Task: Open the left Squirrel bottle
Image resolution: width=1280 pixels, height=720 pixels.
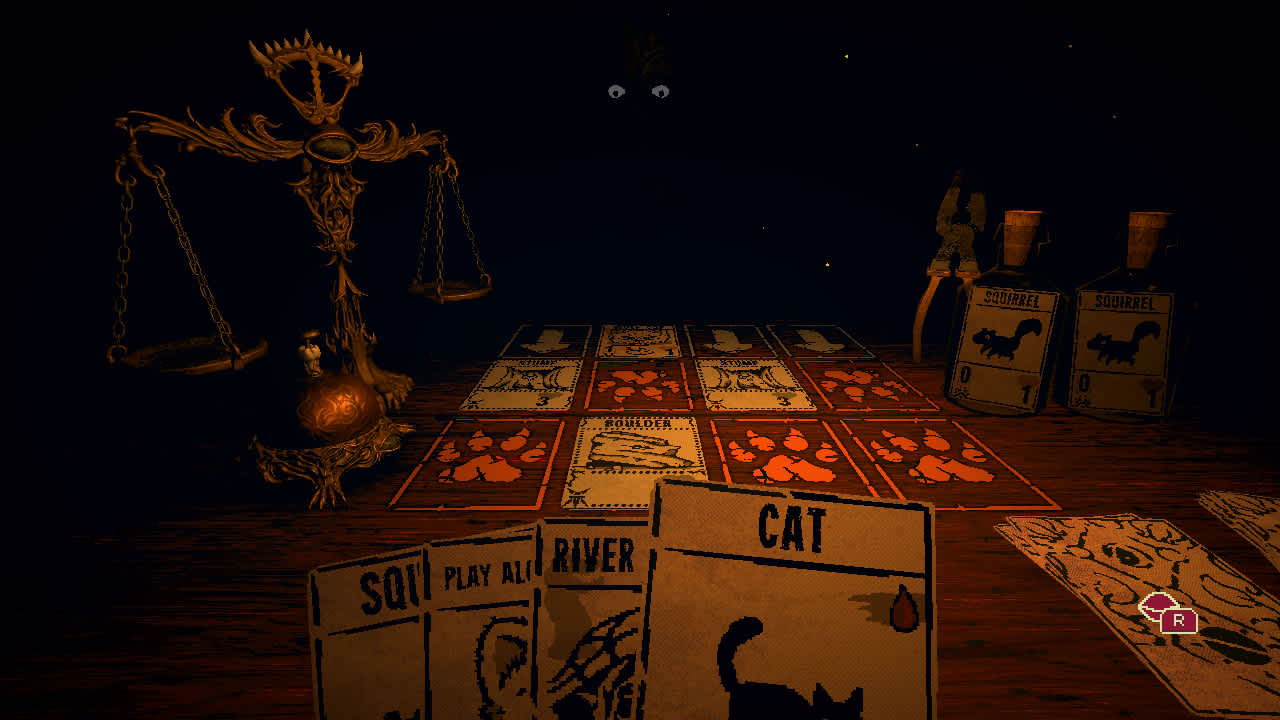Action: 1010,330
